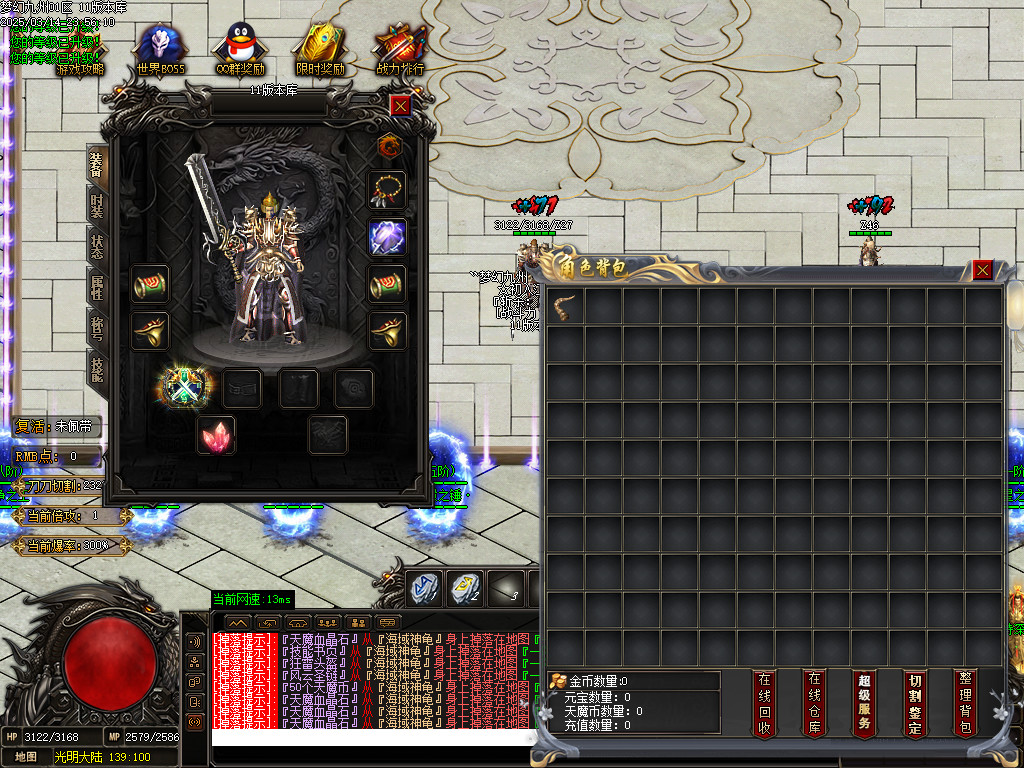Show the 属性 attributes tab
Viewport: 1024px width, 768px height.
coord(96,287)
